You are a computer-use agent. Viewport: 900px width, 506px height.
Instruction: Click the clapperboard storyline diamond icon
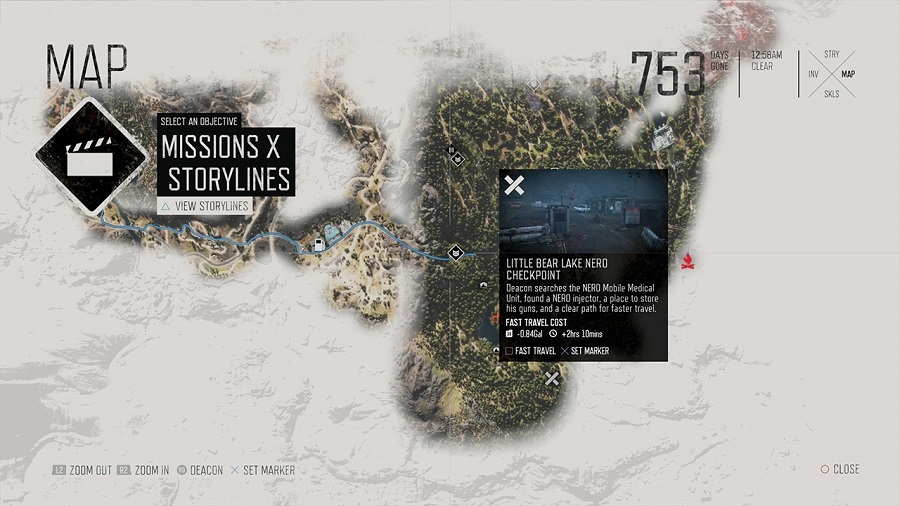(x=85, y=155)
